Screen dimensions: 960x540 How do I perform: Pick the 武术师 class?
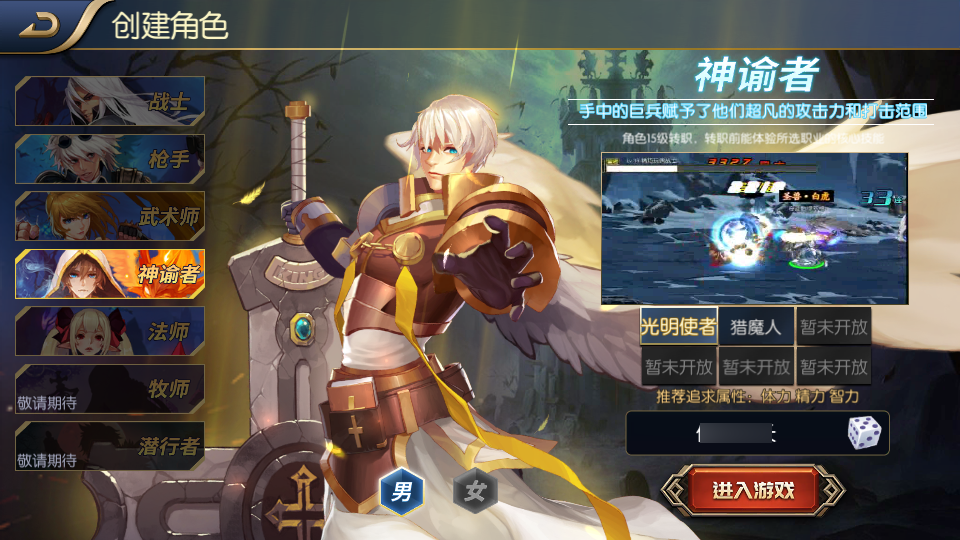tap(110, 216)
